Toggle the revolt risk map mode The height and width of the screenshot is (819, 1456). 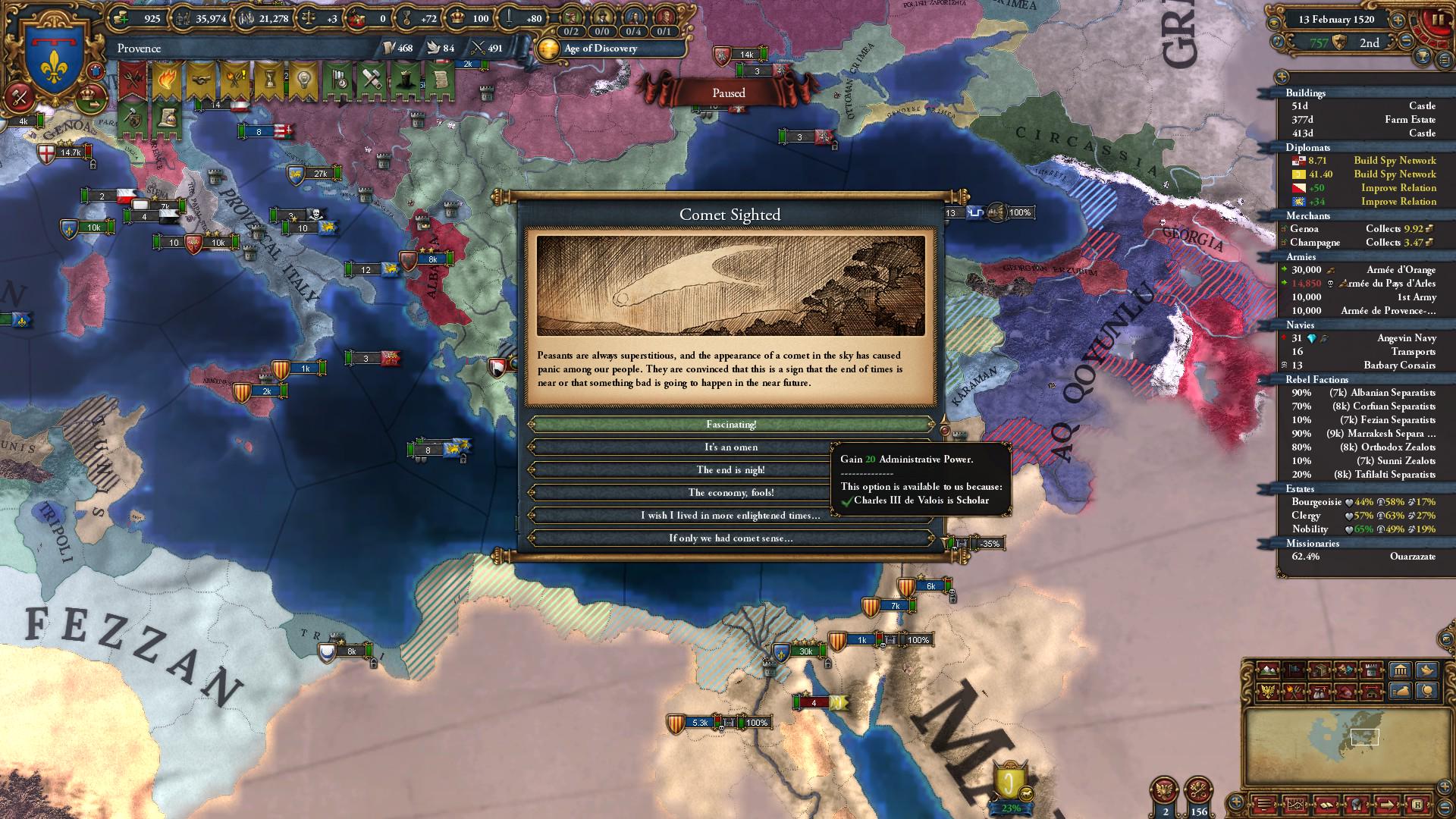[1293, 692]
